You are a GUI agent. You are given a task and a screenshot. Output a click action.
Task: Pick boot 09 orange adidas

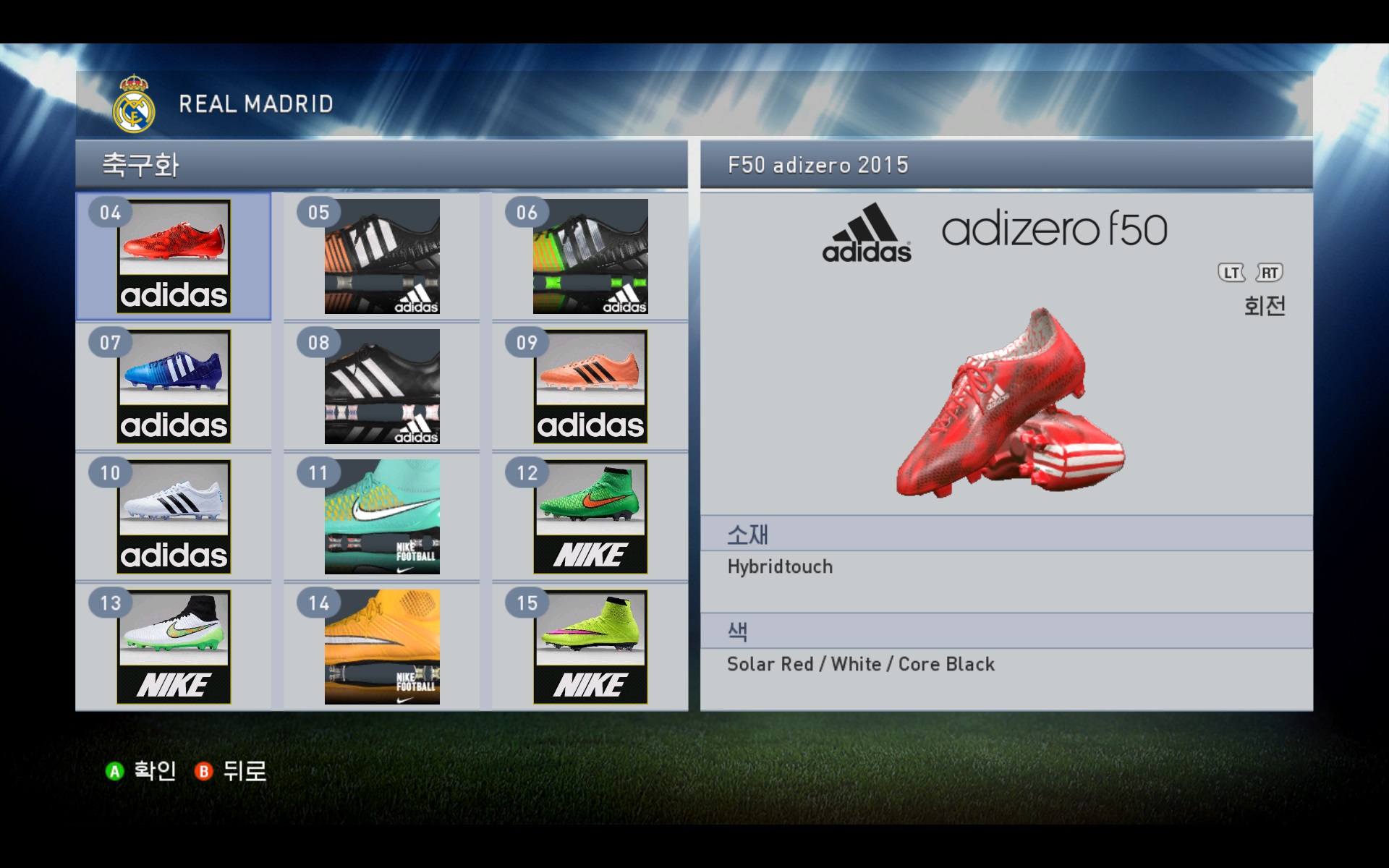pyautogui.click(x=590, y=386)
